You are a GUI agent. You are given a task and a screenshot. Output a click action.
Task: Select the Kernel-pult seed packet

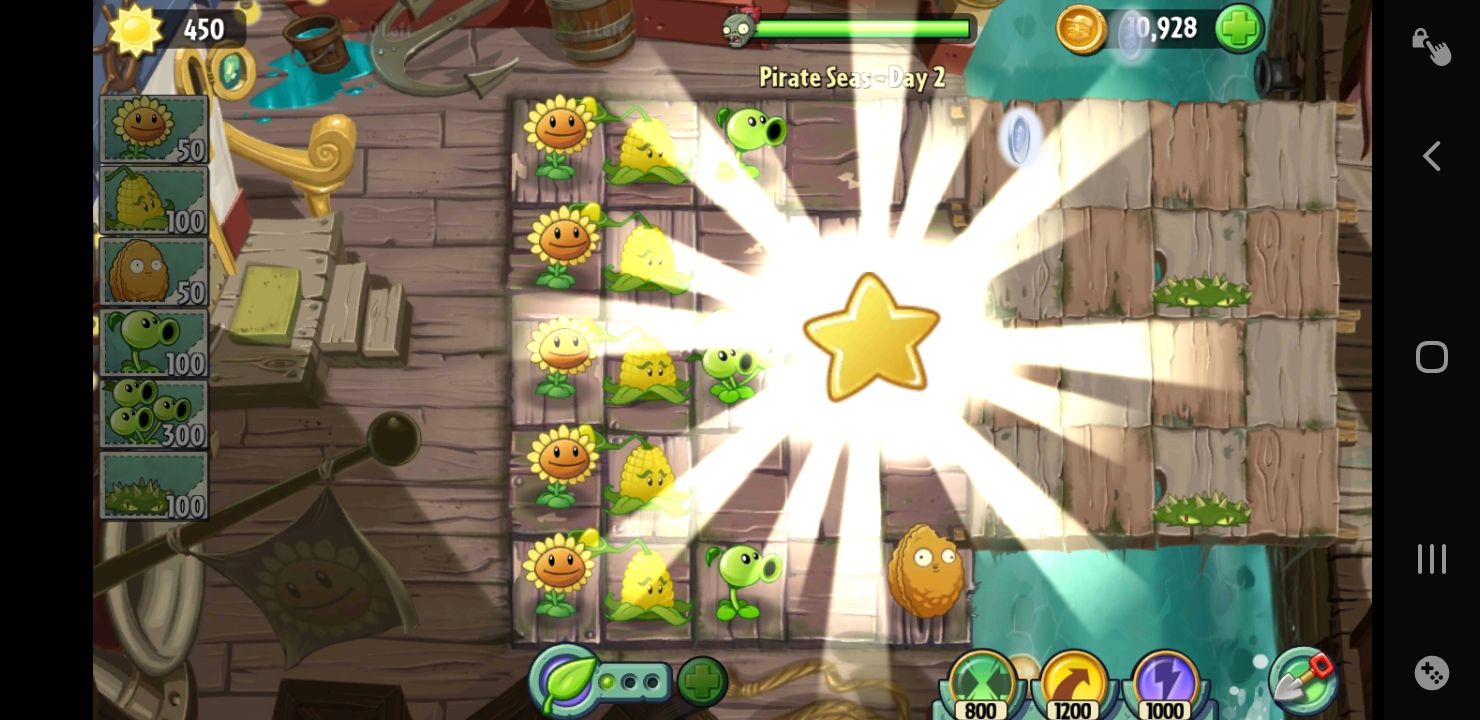[x=152, y=198]
